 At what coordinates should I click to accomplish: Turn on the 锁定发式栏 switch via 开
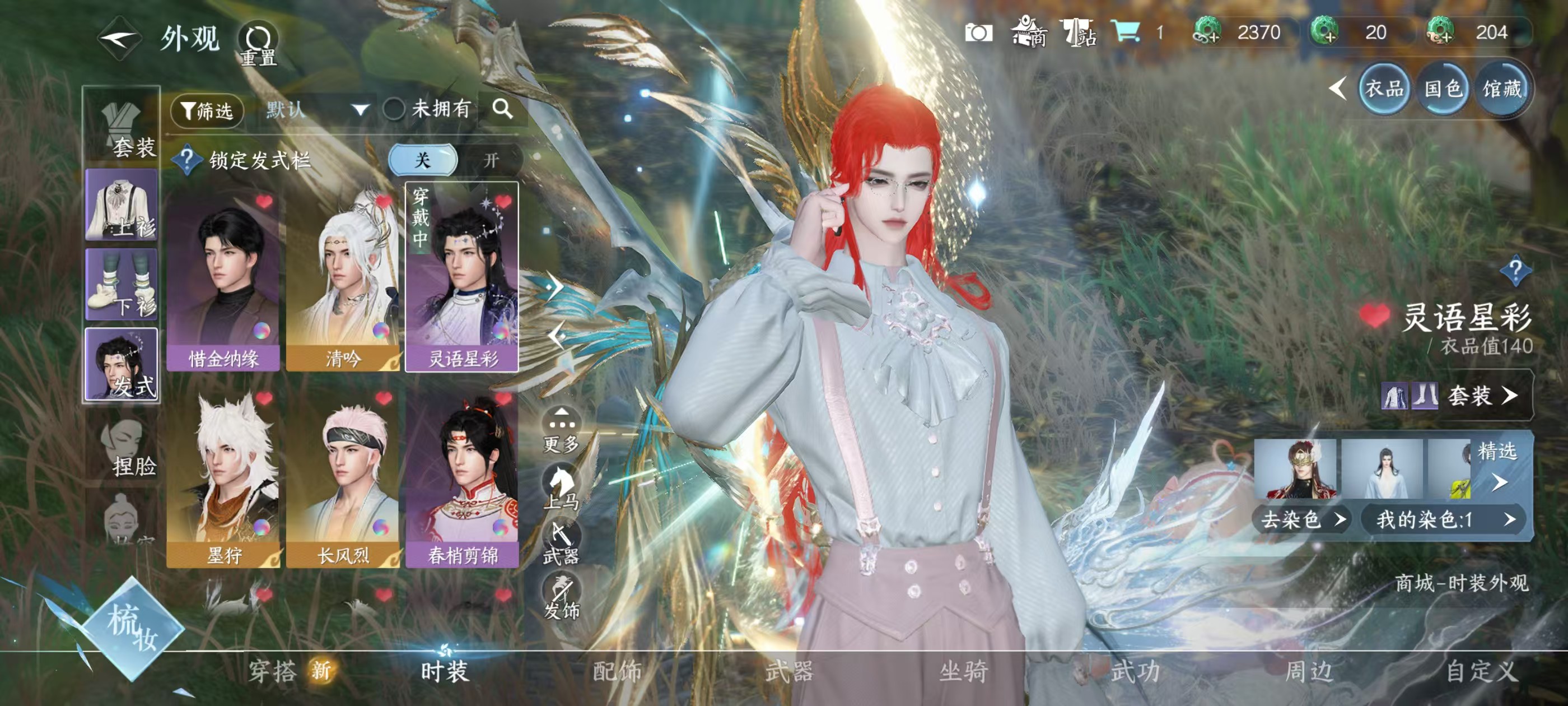pyautogui.click(x=491, y=160)
